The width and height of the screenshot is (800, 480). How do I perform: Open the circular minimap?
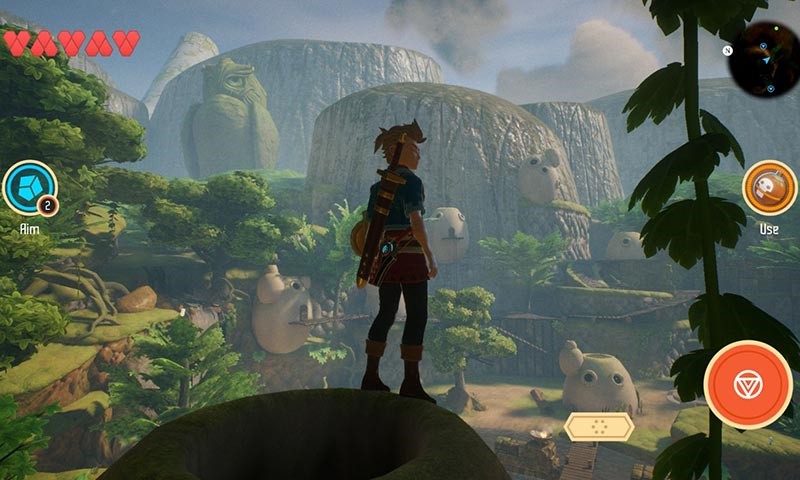pos(762,56)
